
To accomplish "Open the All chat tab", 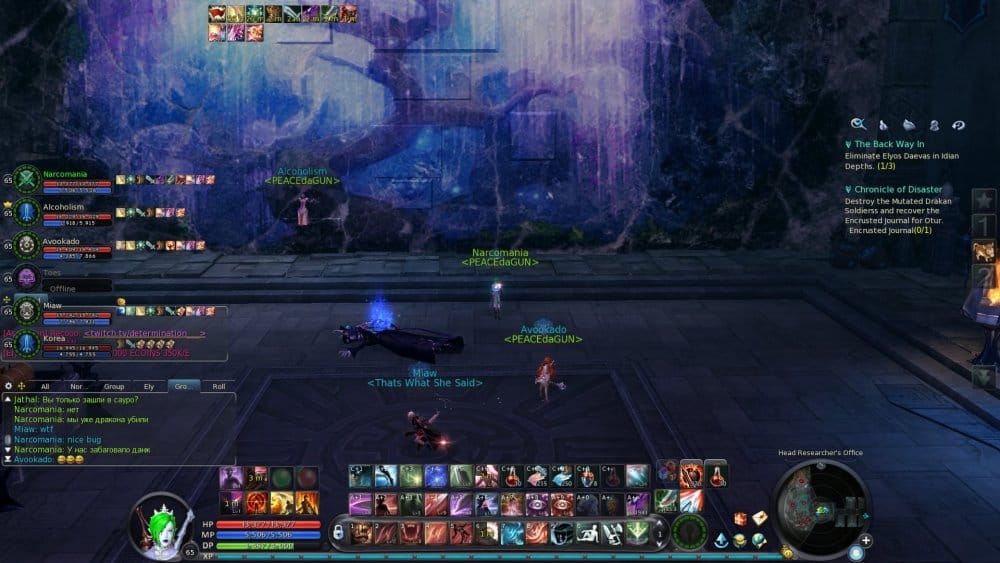I will 45,385.
